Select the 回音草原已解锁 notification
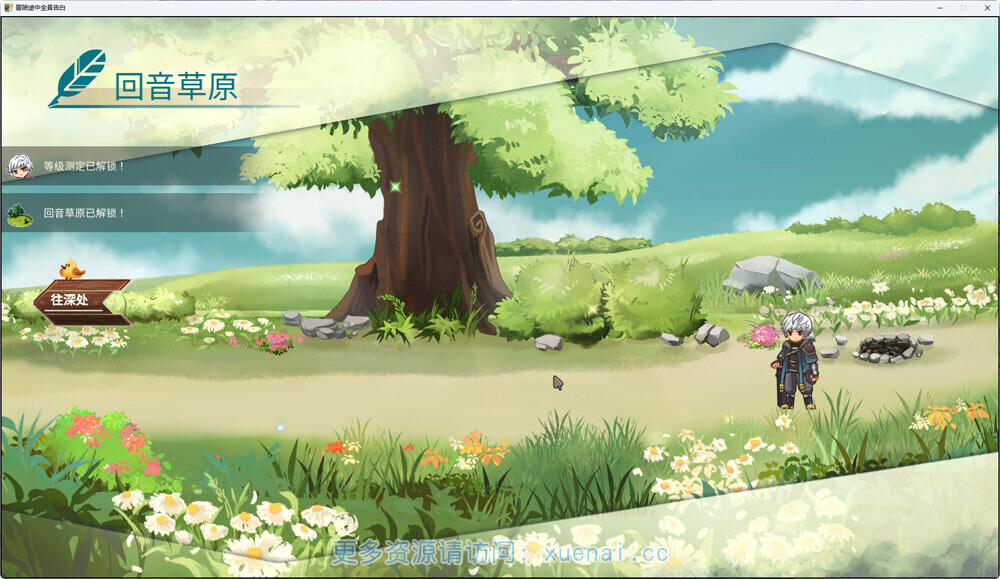The width and height of the screenshot is (1000, 579). click(x=85, y=214)
